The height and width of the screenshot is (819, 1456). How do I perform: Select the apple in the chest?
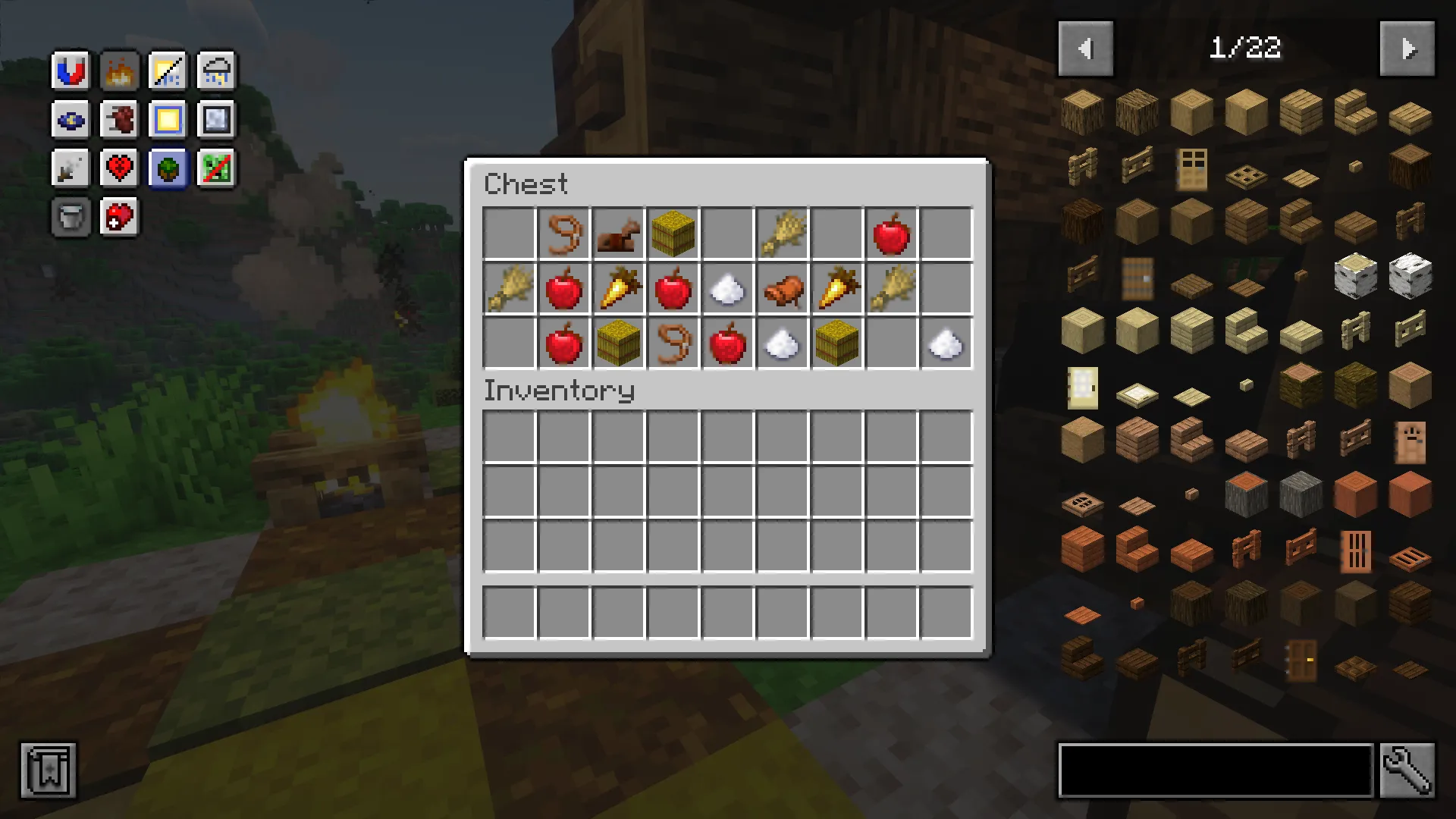[892, 234]
